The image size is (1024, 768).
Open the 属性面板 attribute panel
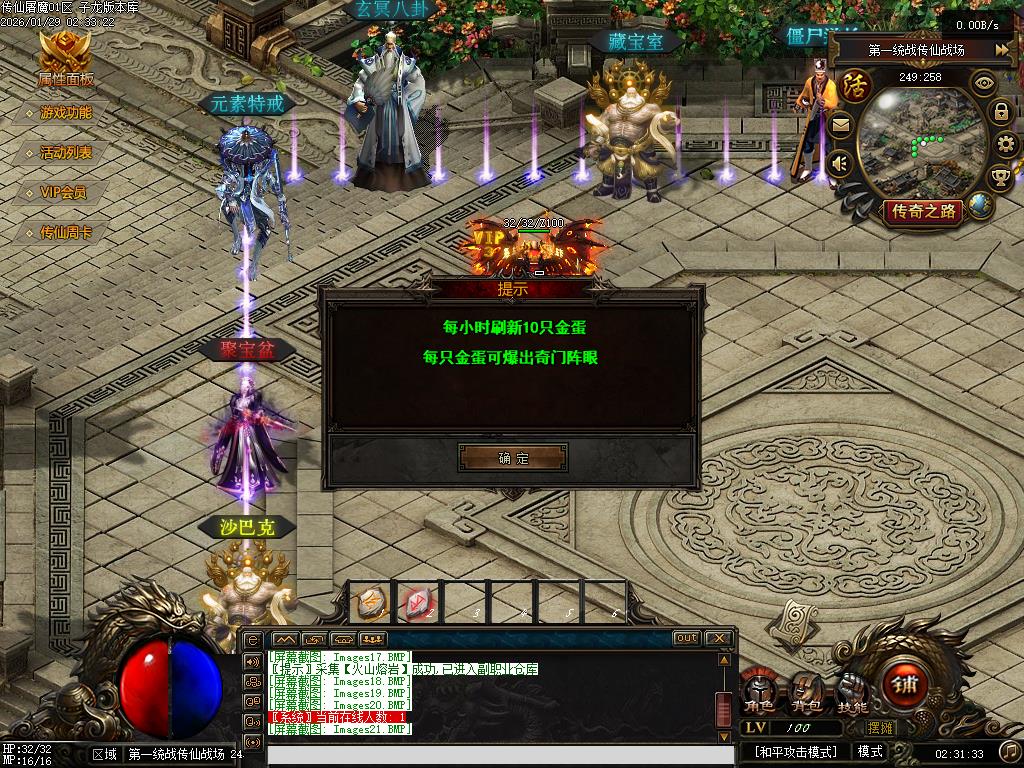(65, 59)
